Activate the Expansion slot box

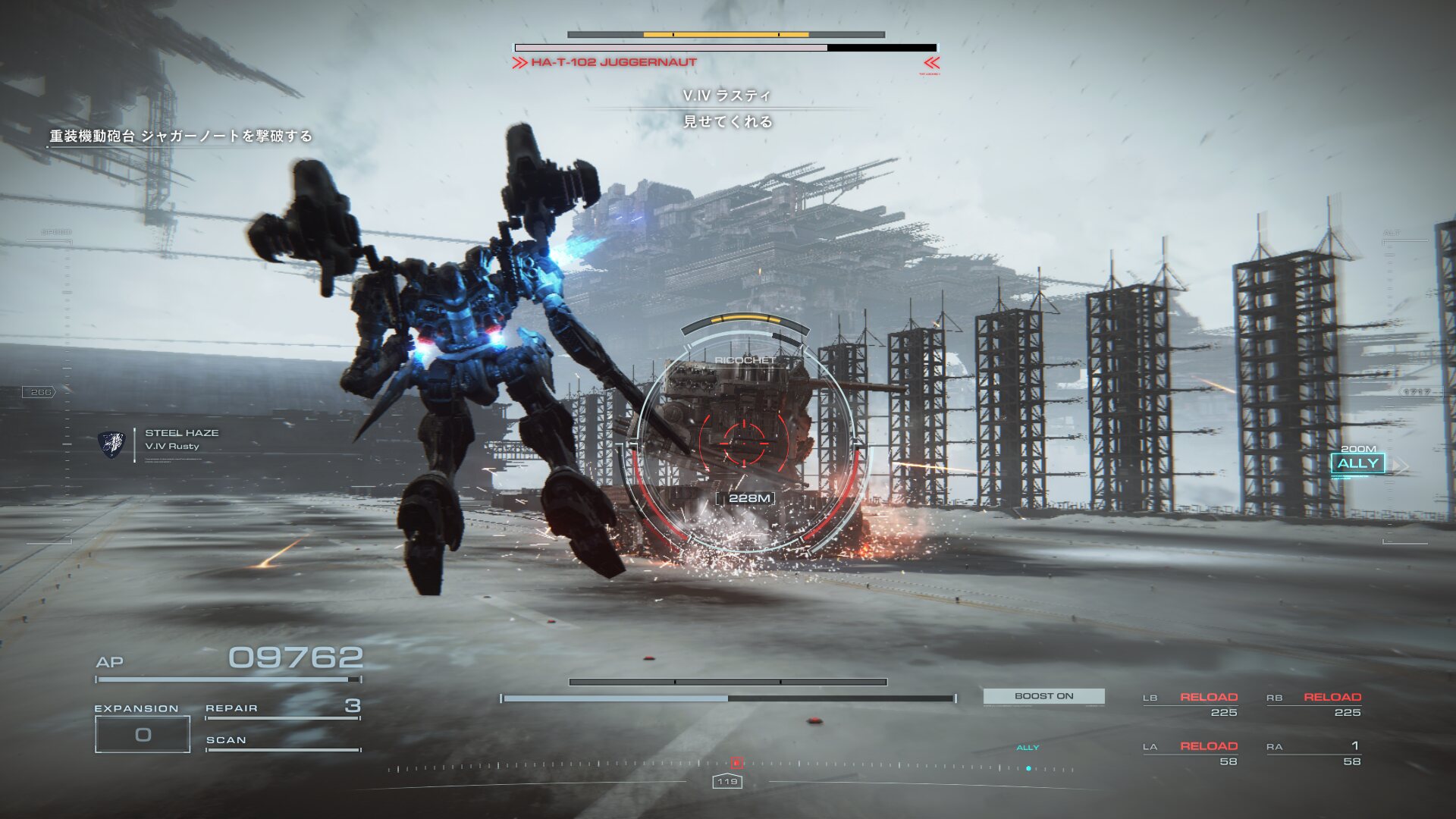click(x=143, y=734)
